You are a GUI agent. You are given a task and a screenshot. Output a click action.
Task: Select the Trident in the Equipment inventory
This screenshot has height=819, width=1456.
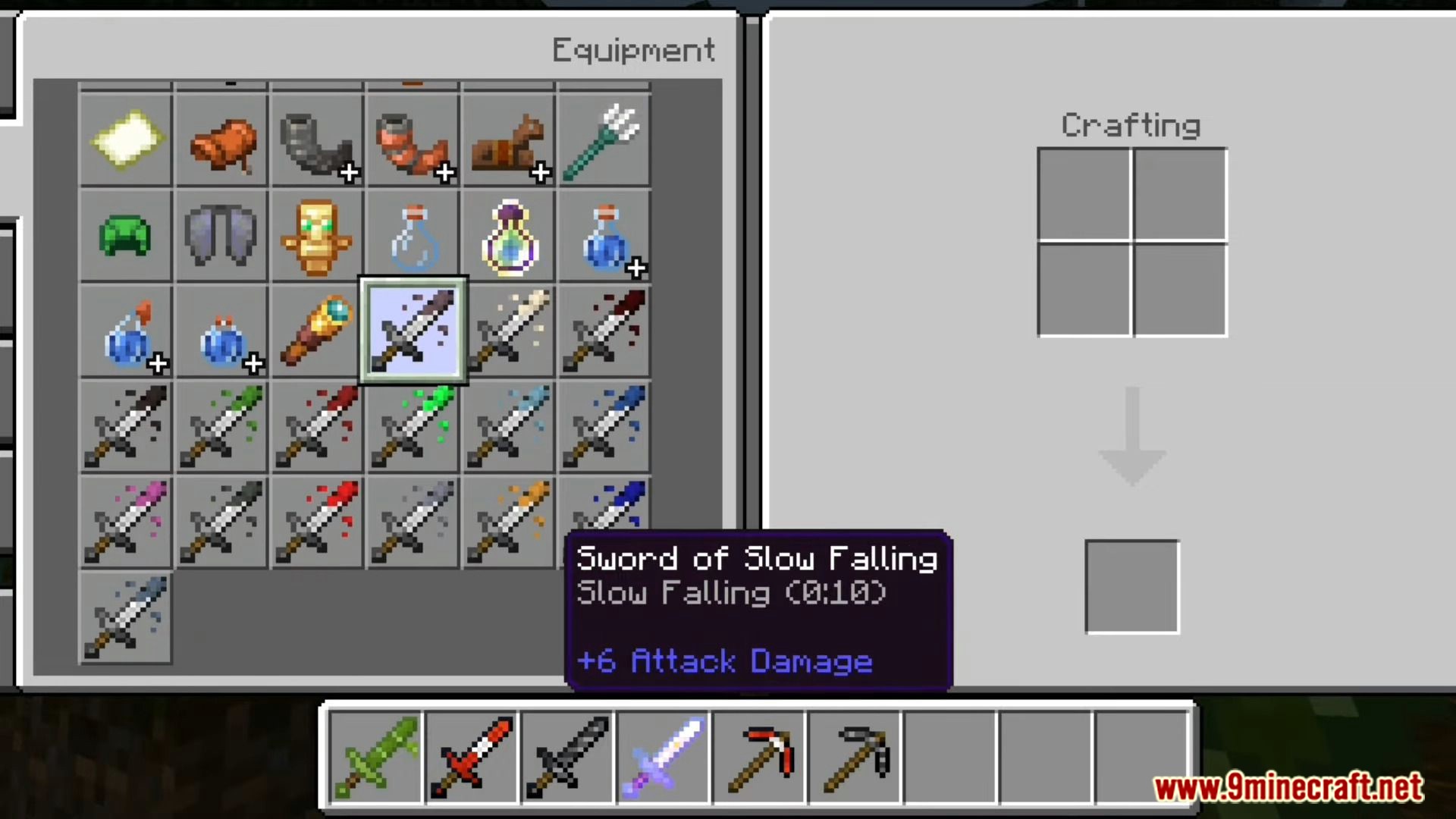pos(604,140)
